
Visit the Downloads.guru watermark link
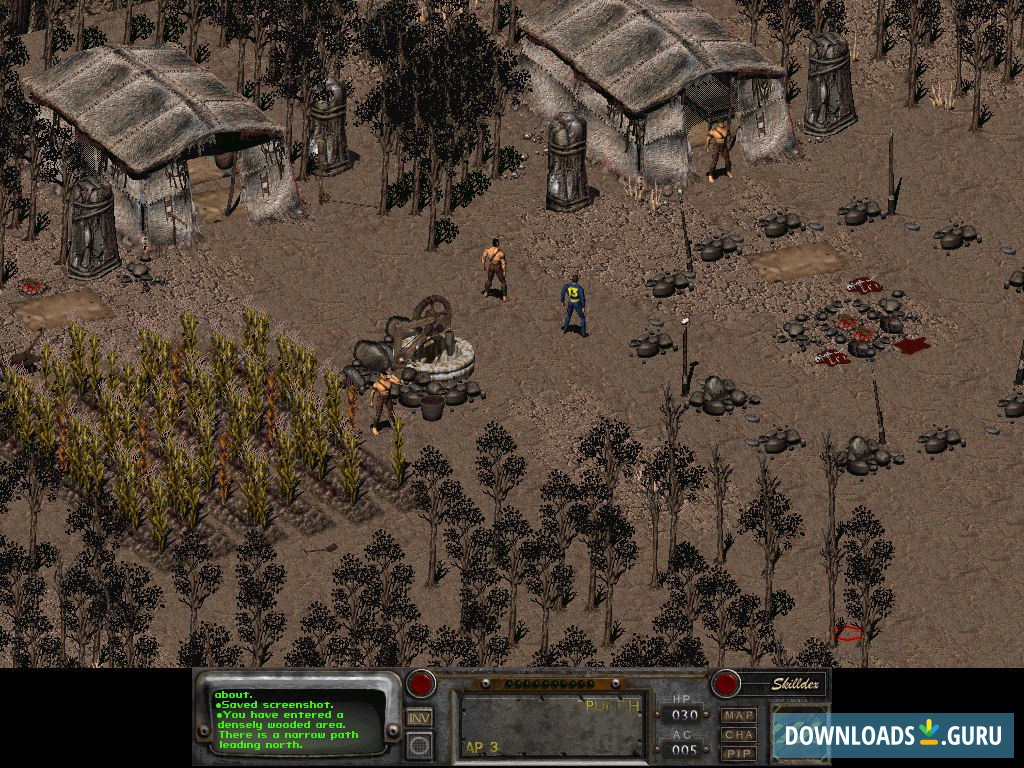point(892,735)
